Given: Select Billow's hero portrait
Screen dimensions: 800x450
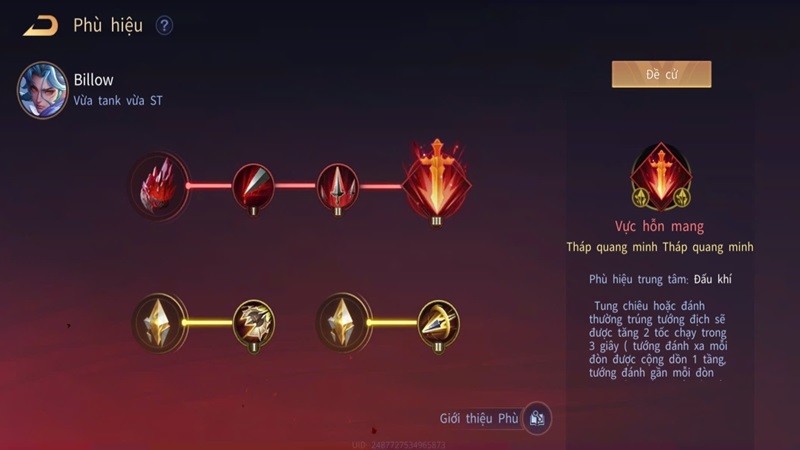Looking at the screenshot, I should (42, 89).
